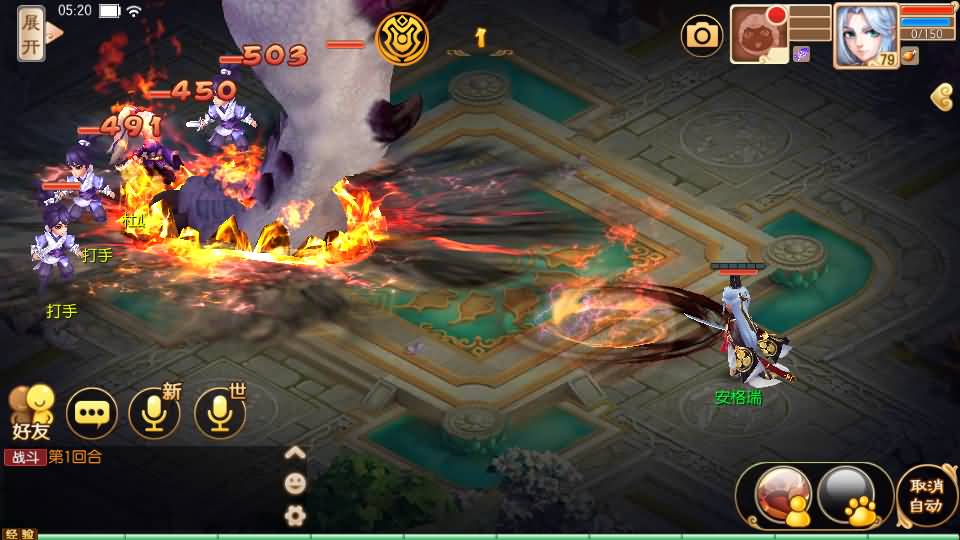Activate the 新 voice microphone

click(x=155, y=414)
